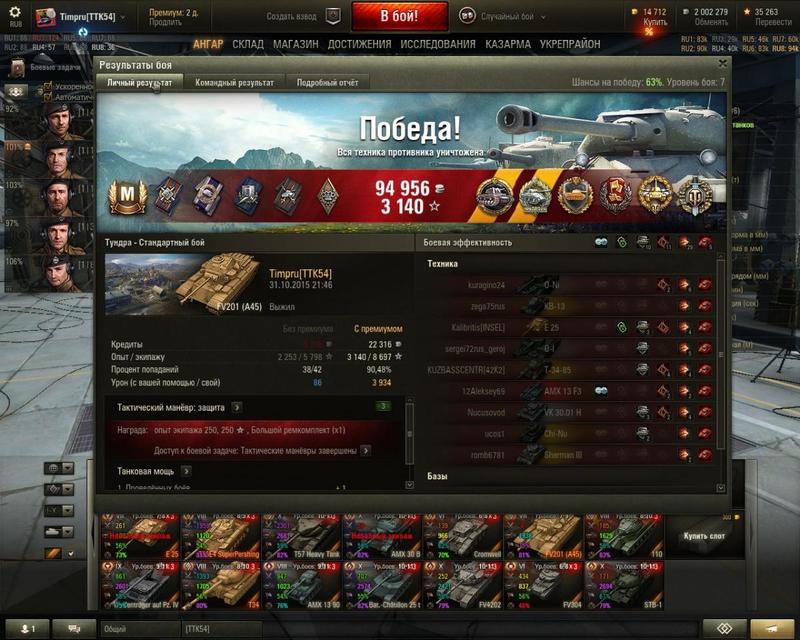The height and width of the screenshot is (640, 800).
Task: Select the T57 Heavy Tank in the carousel
Action: pyautogui.click(x=301, y=537)
